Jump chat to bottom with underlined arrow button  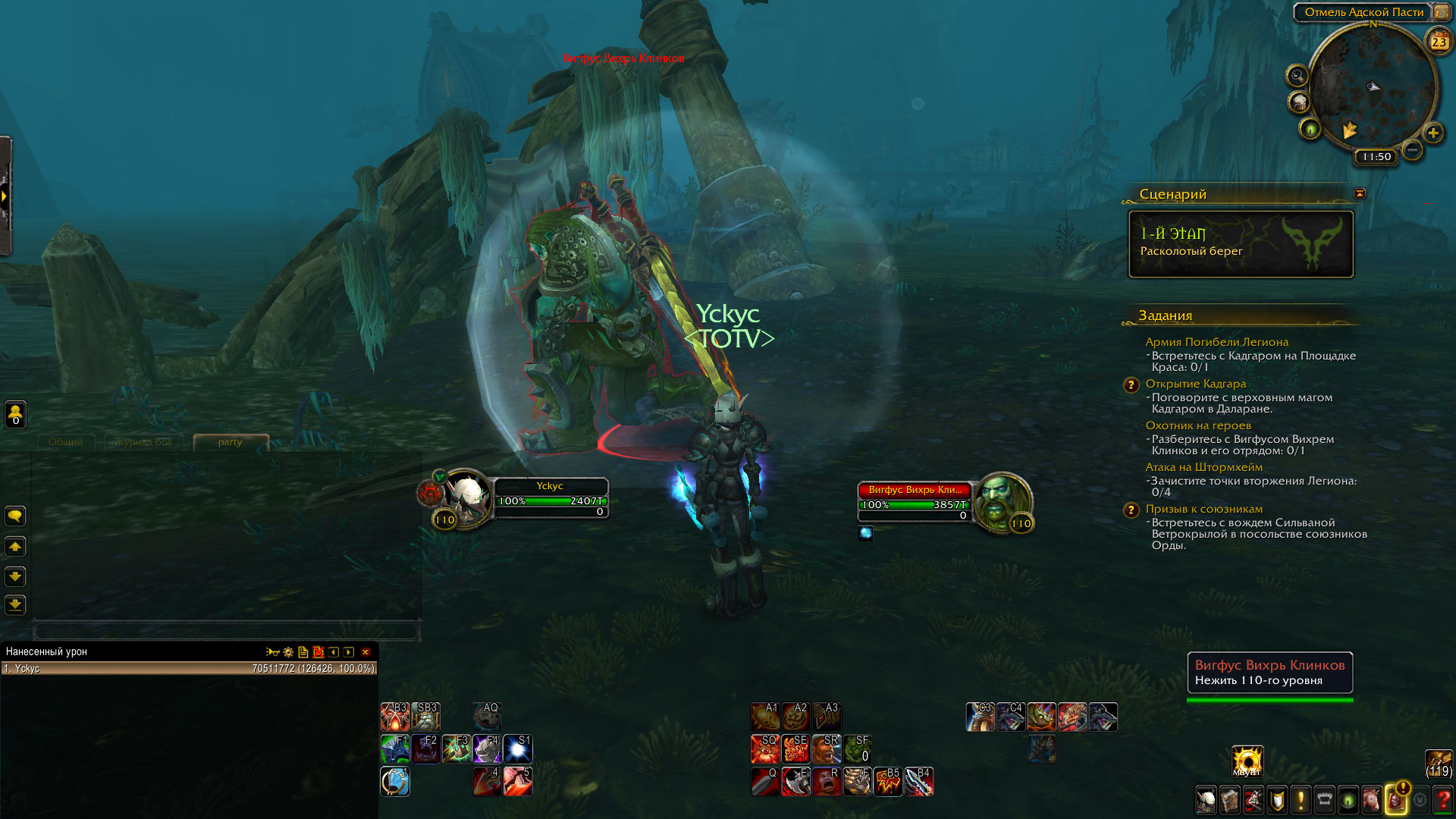pos(15,605)
